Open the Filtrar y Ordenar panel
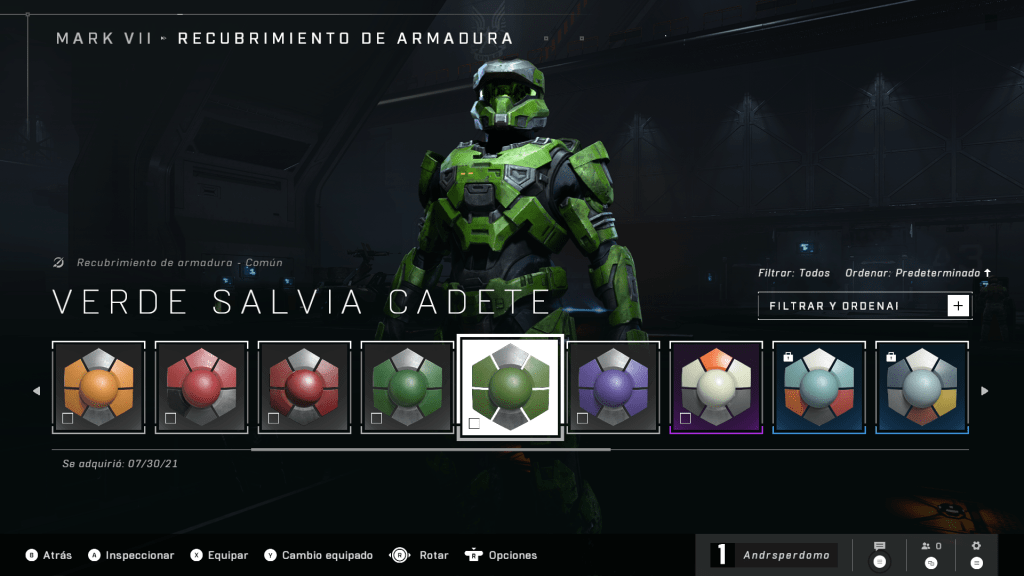Image resolution: width=1024 pixels, height=576 pixels. tap(864, 306)
